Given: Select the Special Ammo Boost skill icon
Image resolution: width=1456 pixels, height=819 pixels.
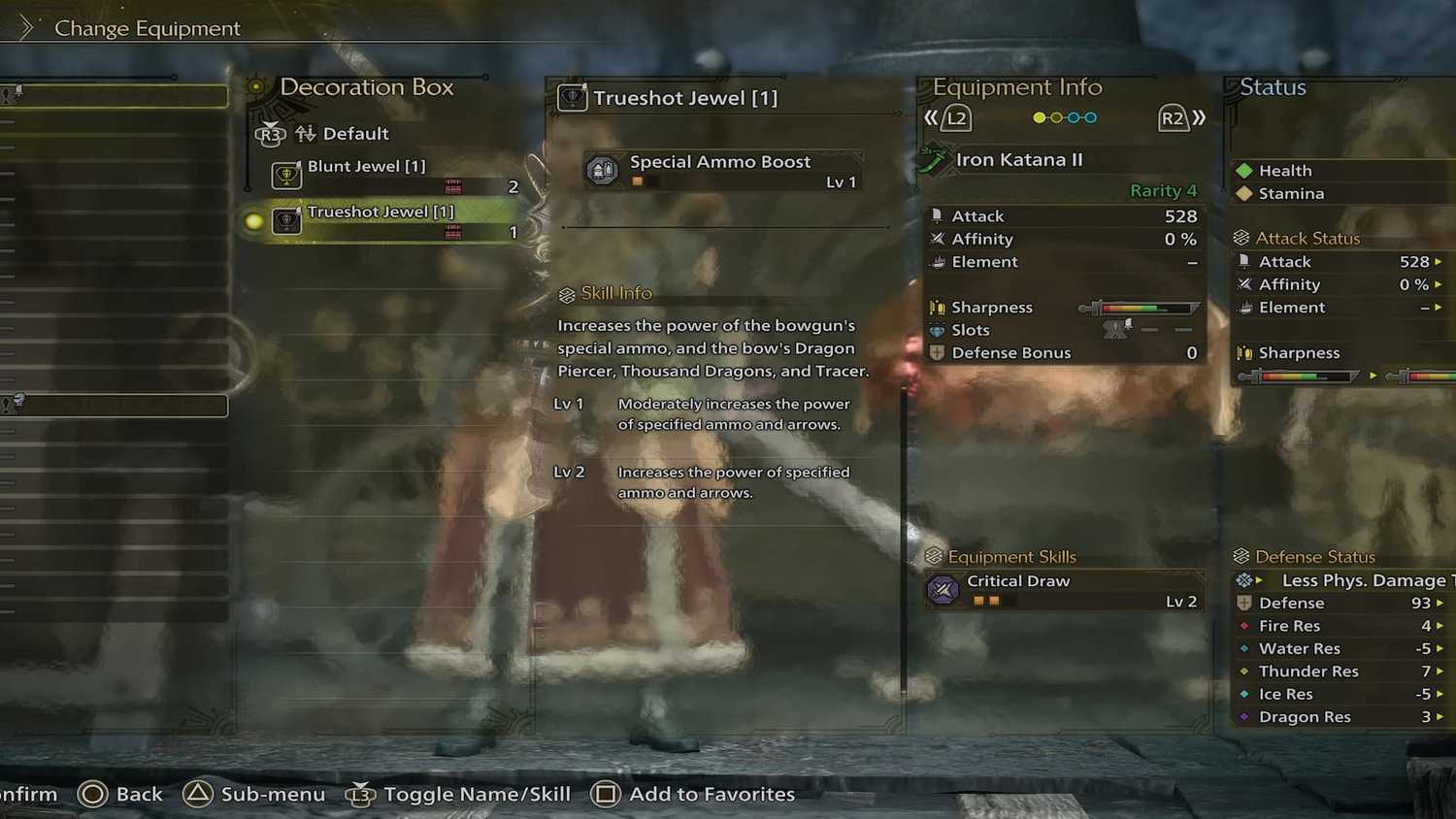Looking at the screenshot, I should 604,168.
